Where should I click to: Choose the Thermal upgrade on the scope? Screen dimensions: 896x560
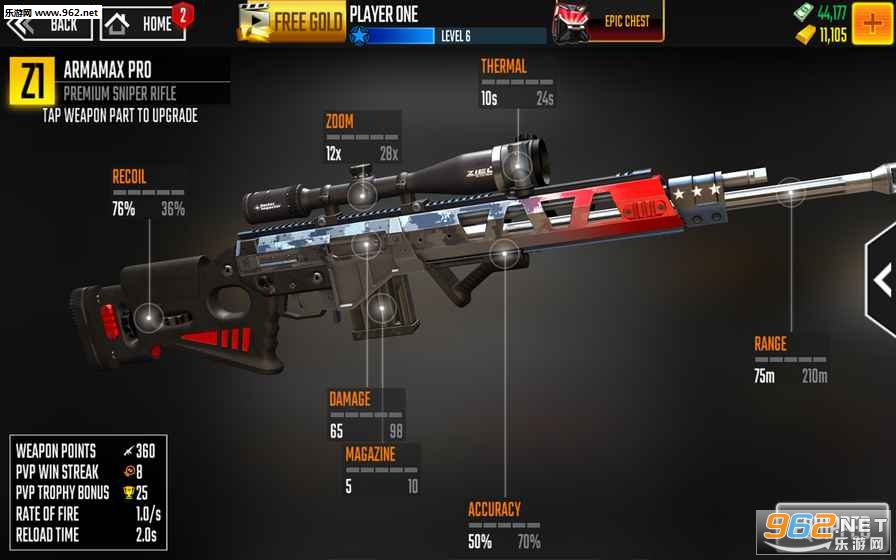(x=518, y=164)
